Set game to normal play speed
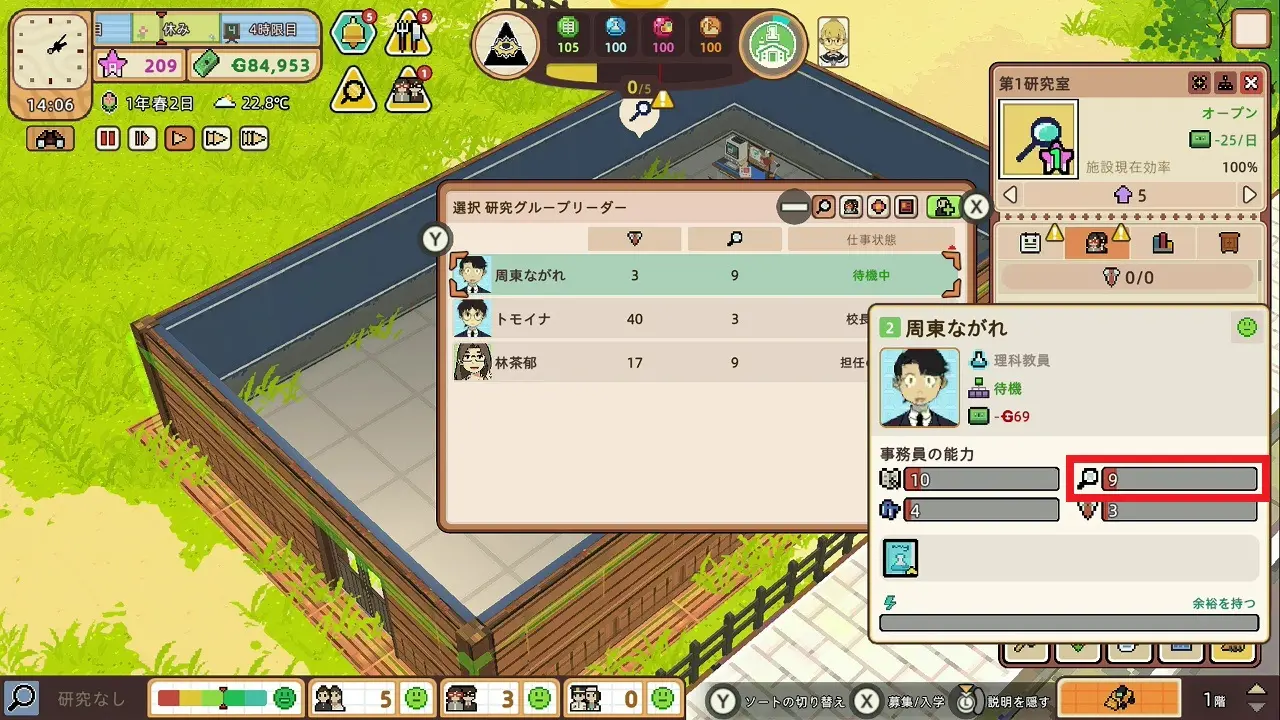The image size is (1280, 720). tap(180, 138)
